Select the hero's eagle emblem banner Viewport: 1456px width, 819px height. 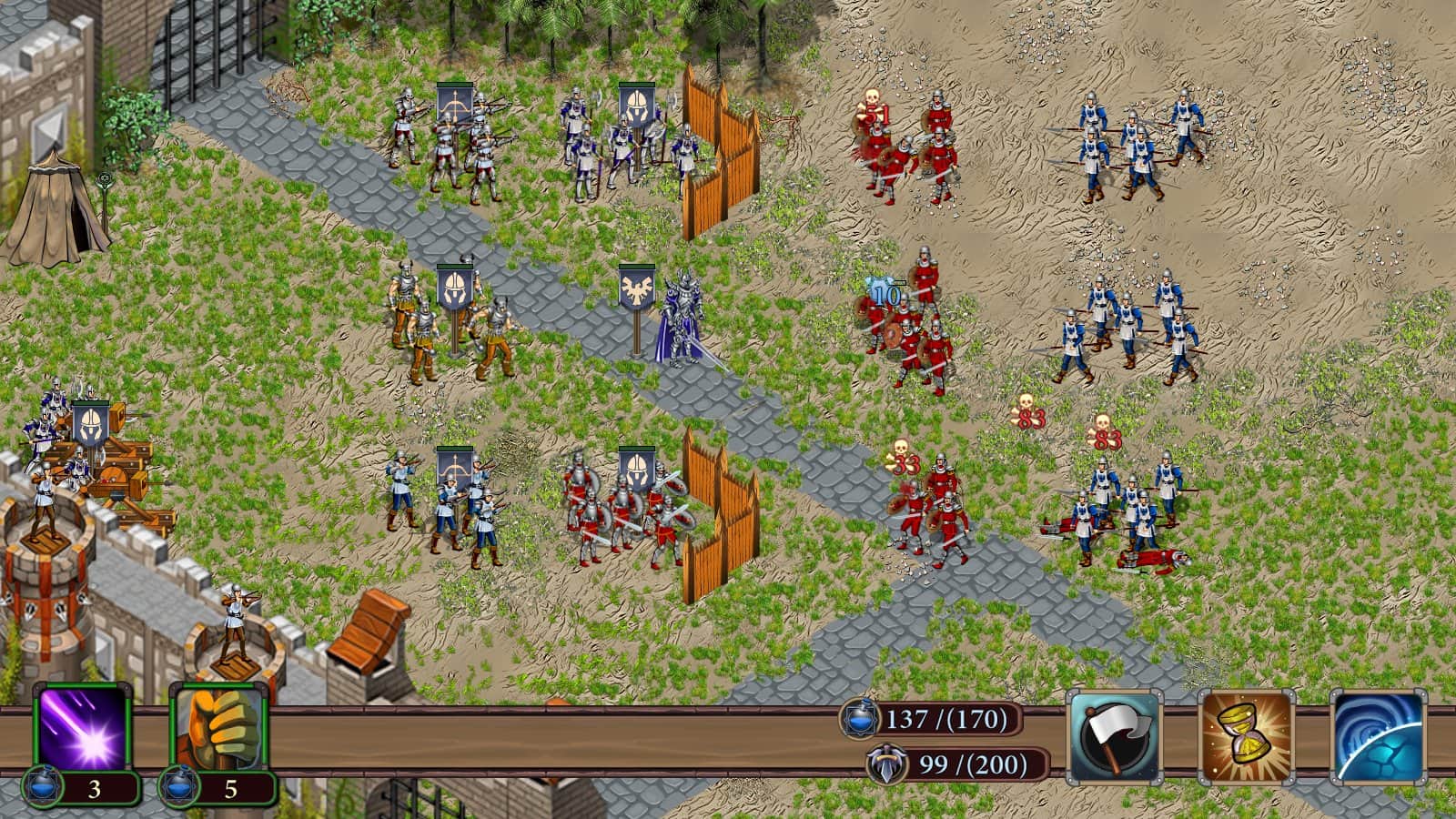click(x=637, y=287)
